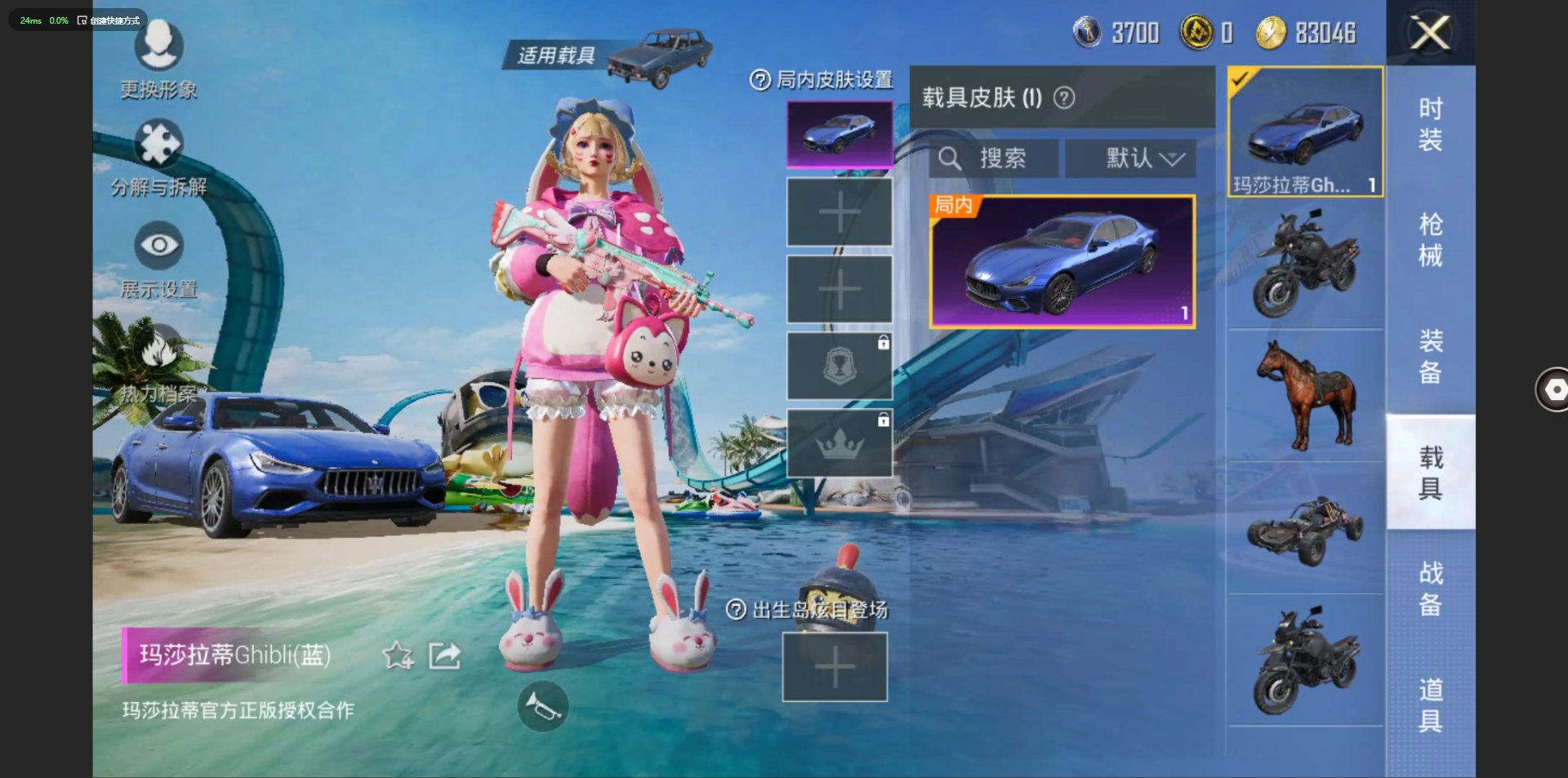Screen dimensions: 1568x778
Task: Choose the brown horse vehicle category
Action: click(x=1305, y=396)
